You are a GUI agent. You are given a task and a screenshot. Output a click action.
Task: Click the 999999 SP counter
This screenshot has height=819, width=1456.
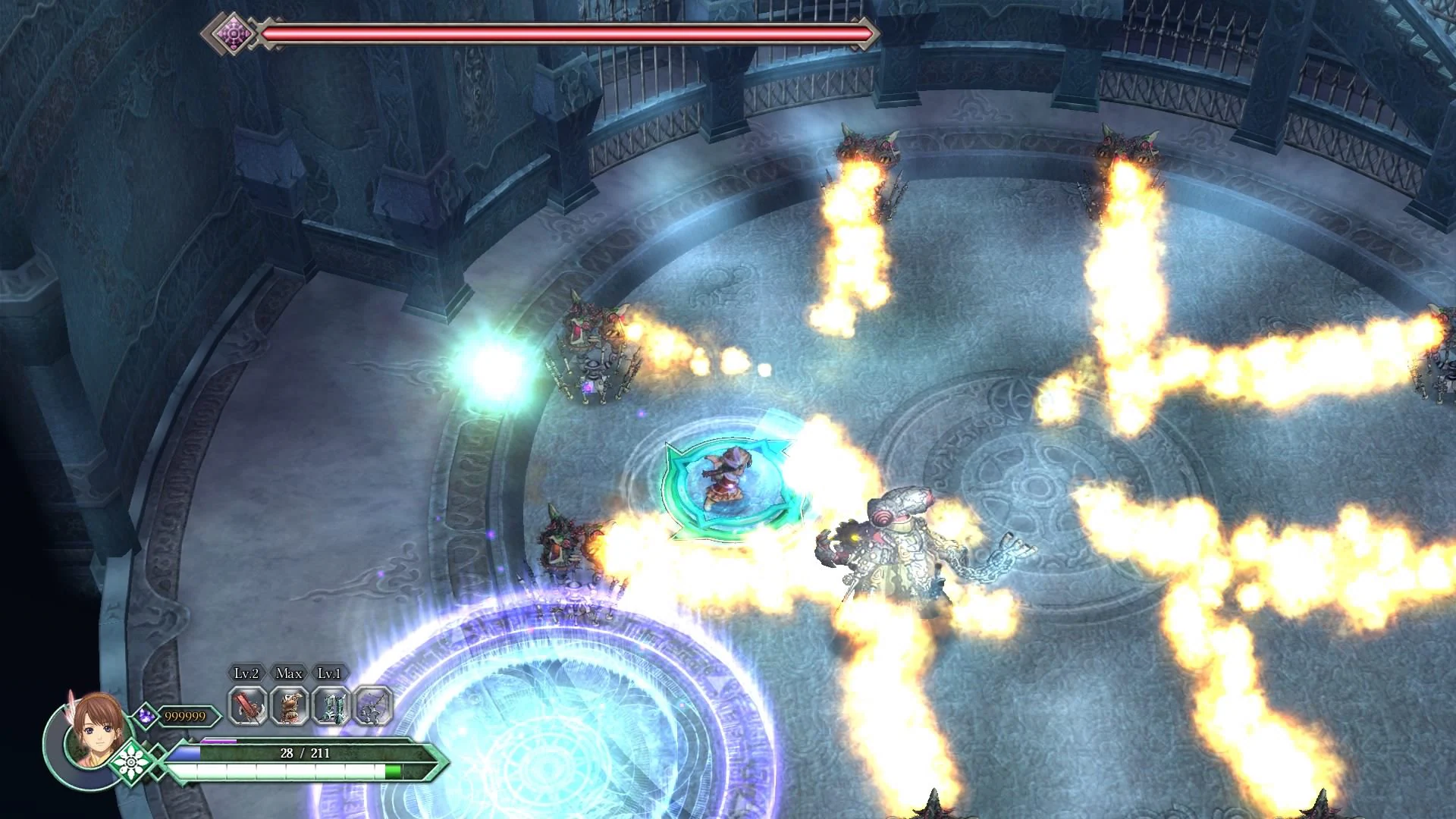[x=185, y=716]
